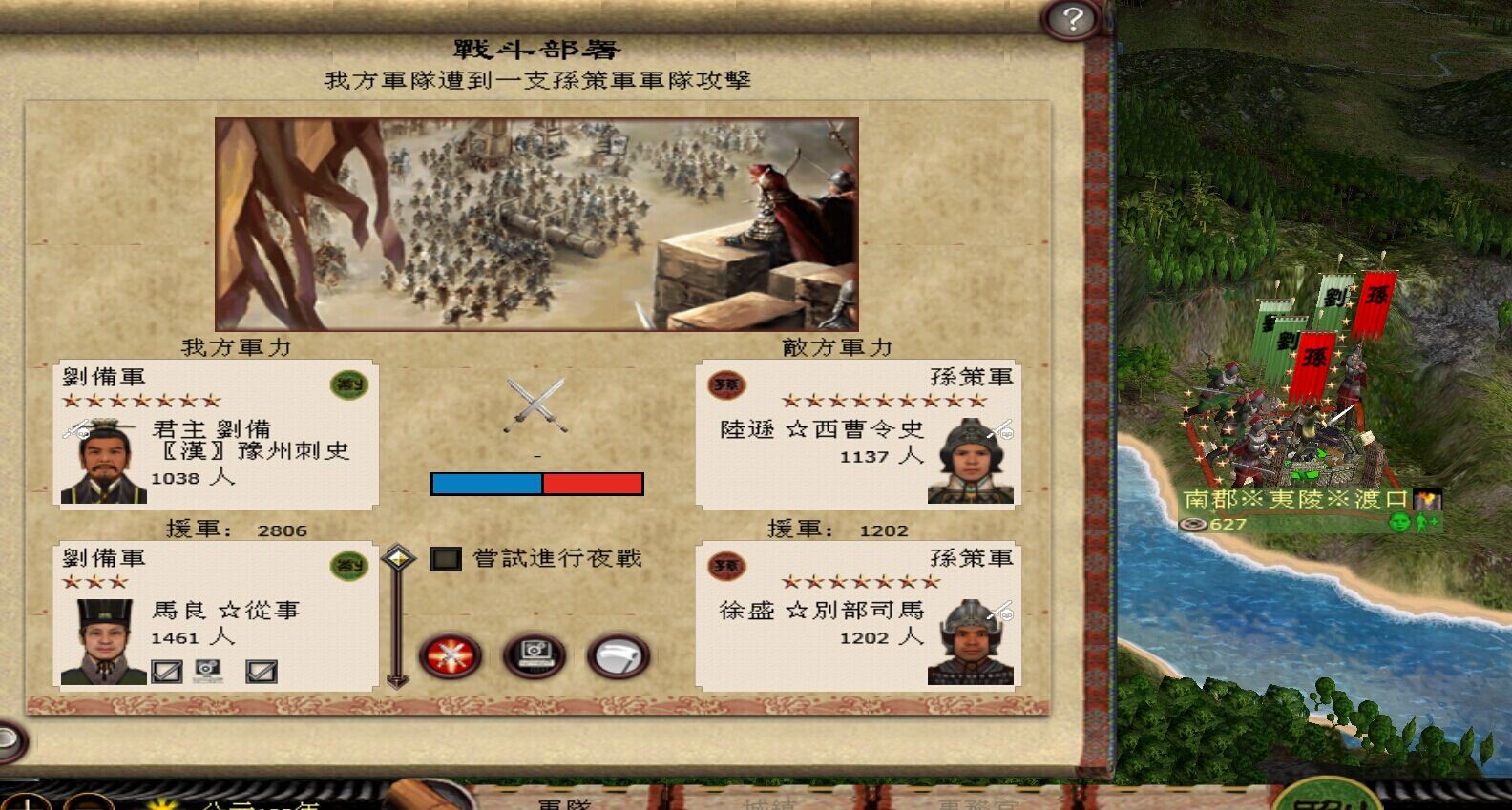
Task: Enable the 嘗試進行夜戰 night battle checkbox
Action: 446,561
